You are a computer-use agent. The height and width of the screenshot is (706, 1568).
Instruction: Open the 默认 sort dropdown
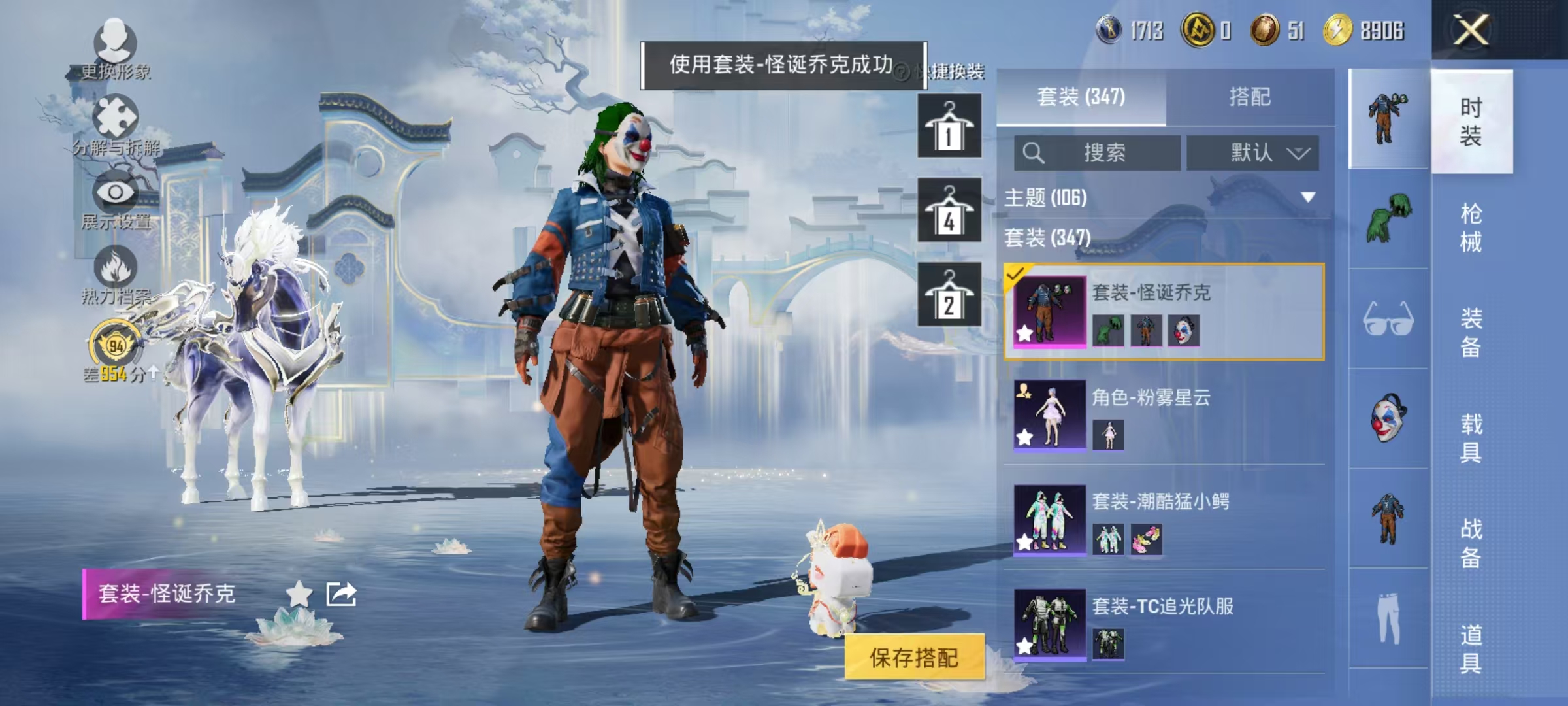point(1252,153)
